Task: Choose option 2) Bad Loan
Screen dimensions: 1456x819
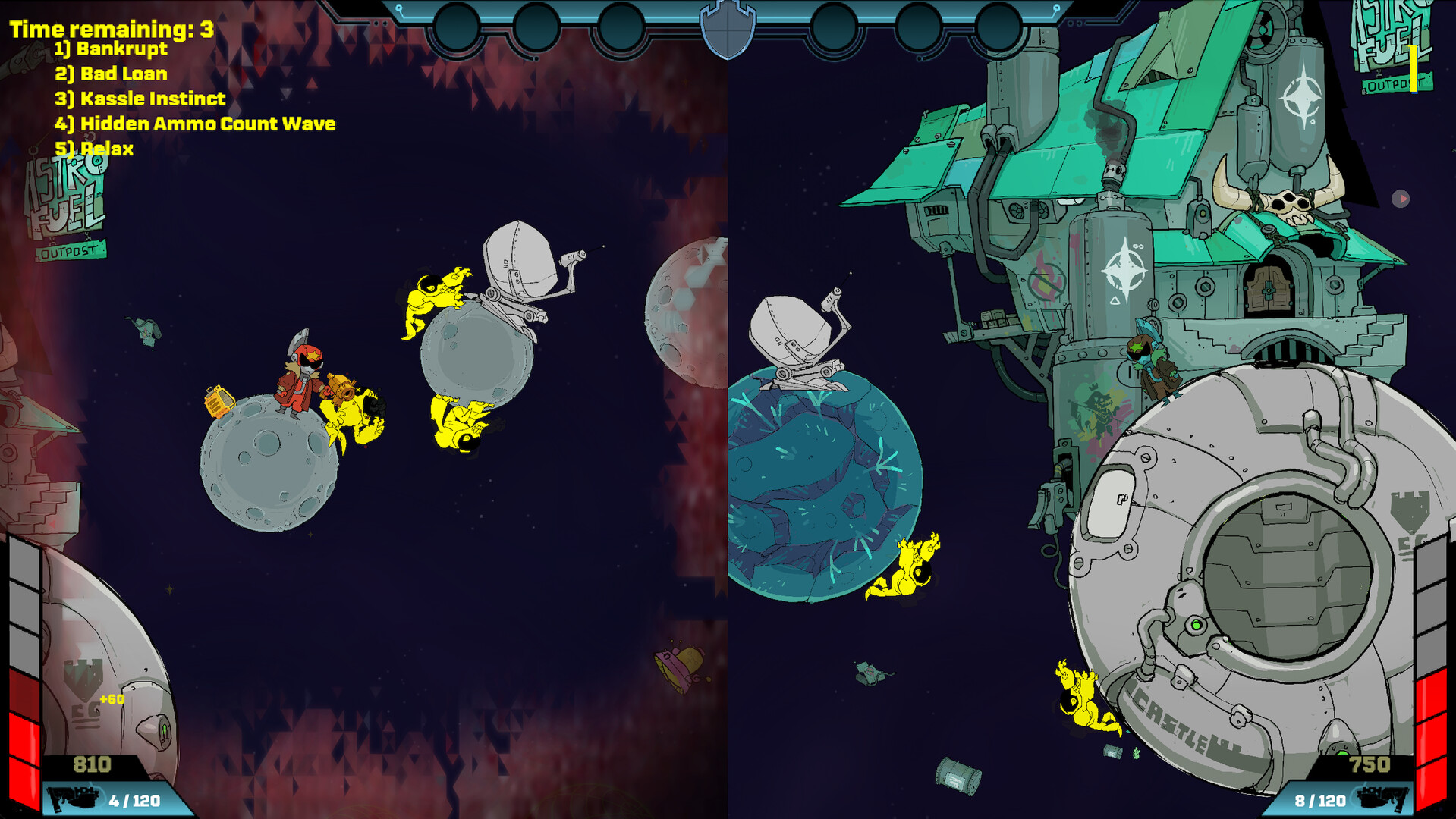Action: [111, 74]
